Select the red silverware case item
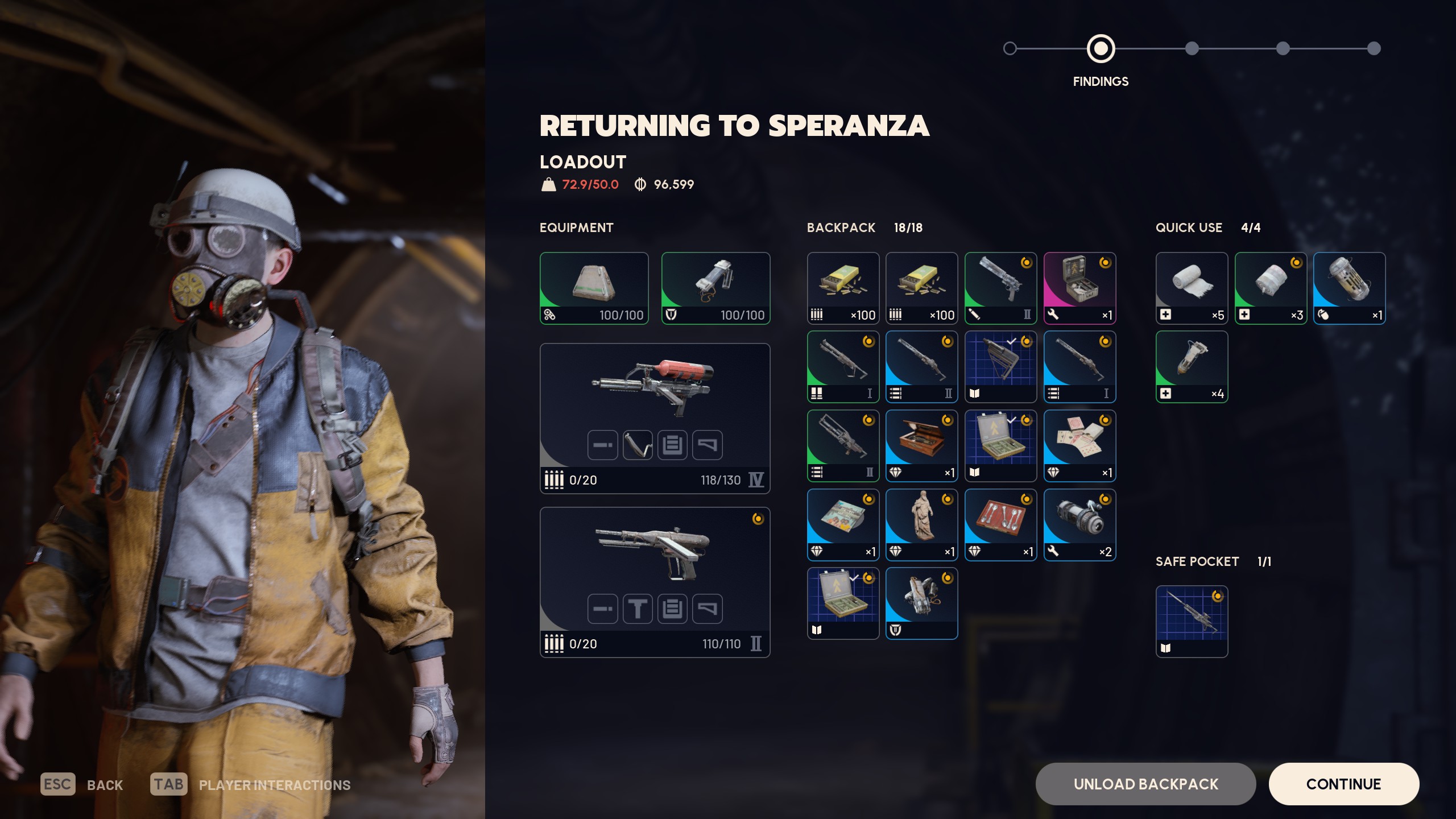Viewport: 1456px width, 819px height. click(1000, 524)
